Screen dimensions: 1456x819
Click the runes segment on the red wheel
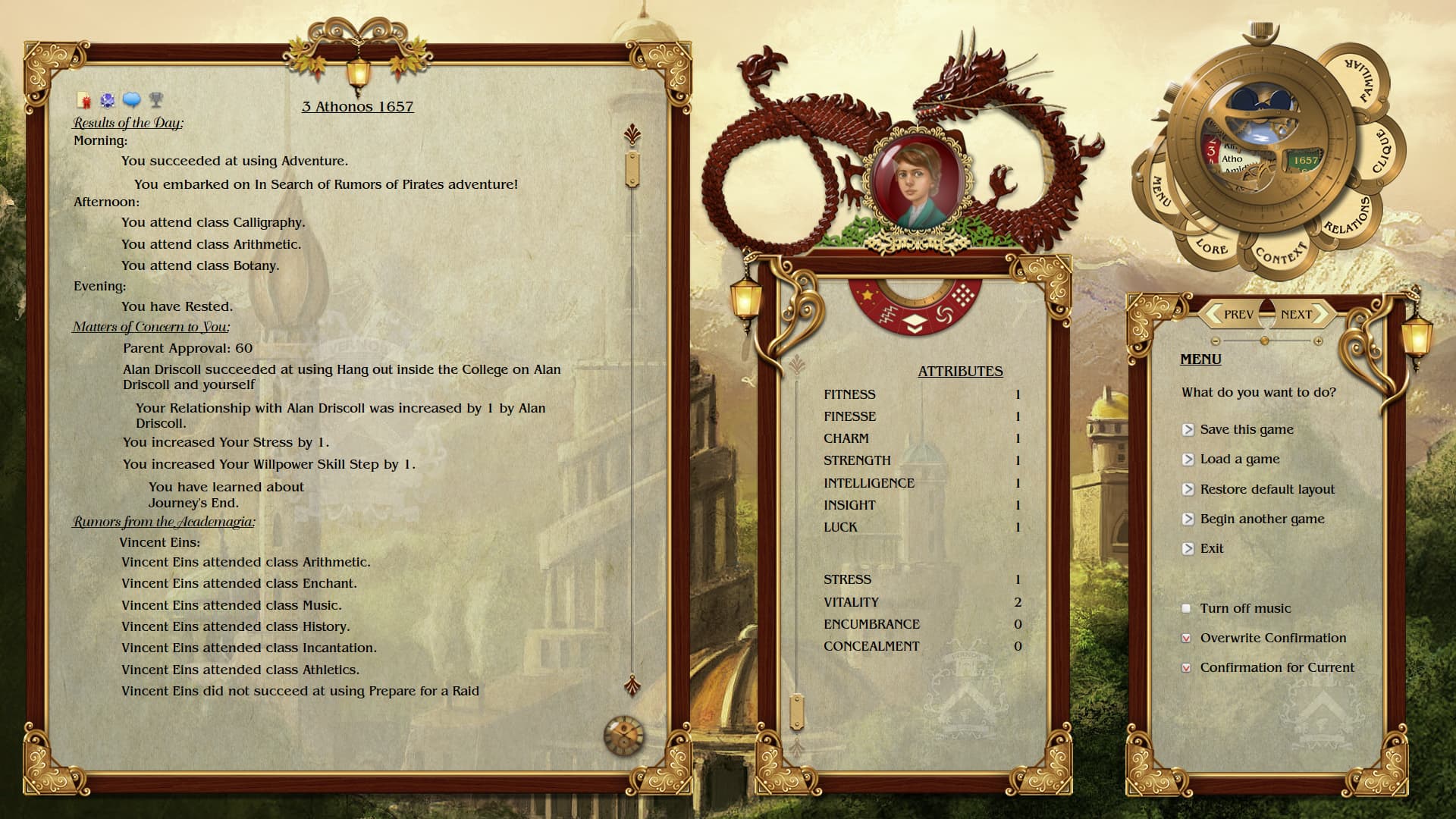point(888,316)
